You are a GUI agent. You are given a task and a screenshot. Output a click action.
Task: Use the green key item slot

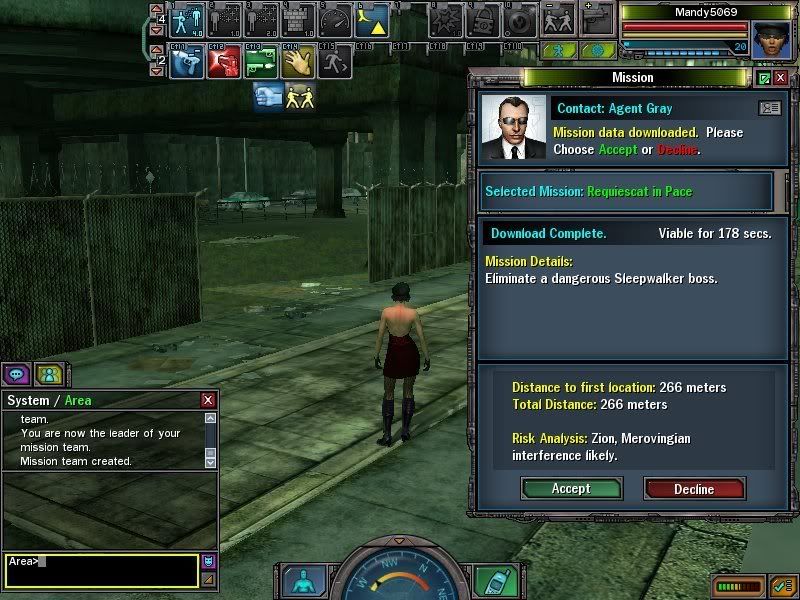(x=260, y=62)
